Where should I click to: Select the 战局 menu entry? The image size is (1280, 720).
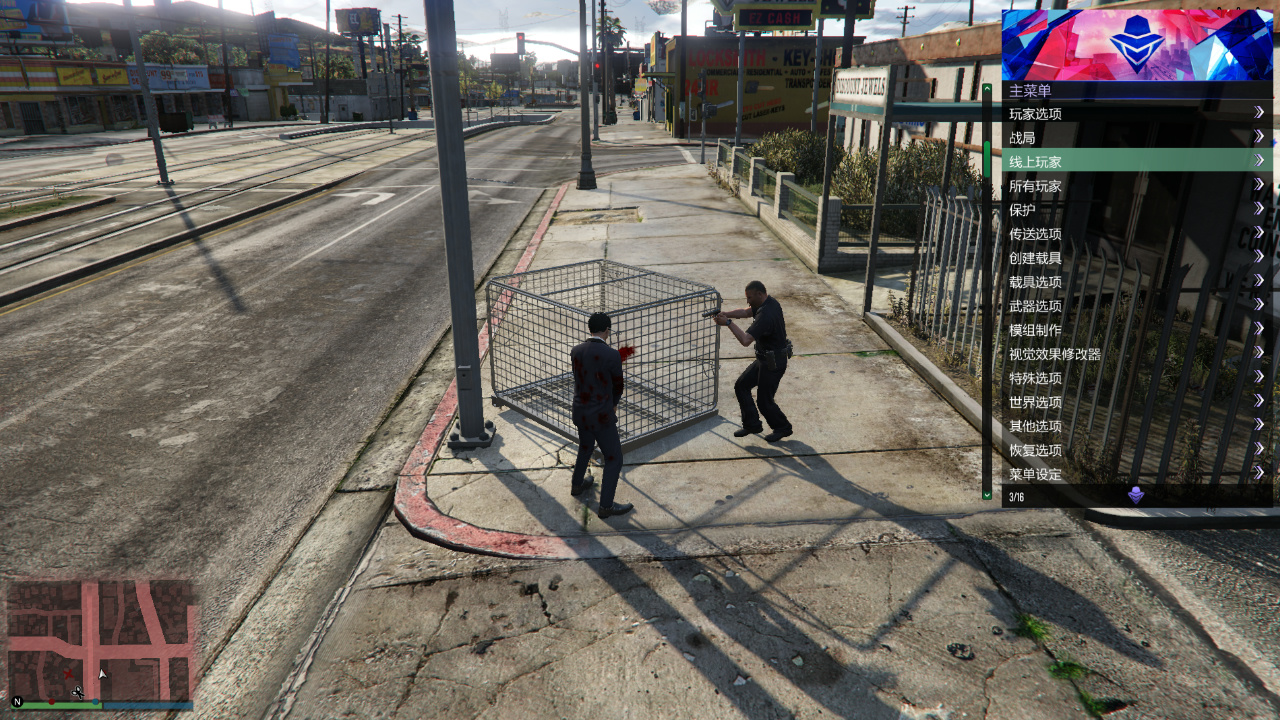[1135, 138]
